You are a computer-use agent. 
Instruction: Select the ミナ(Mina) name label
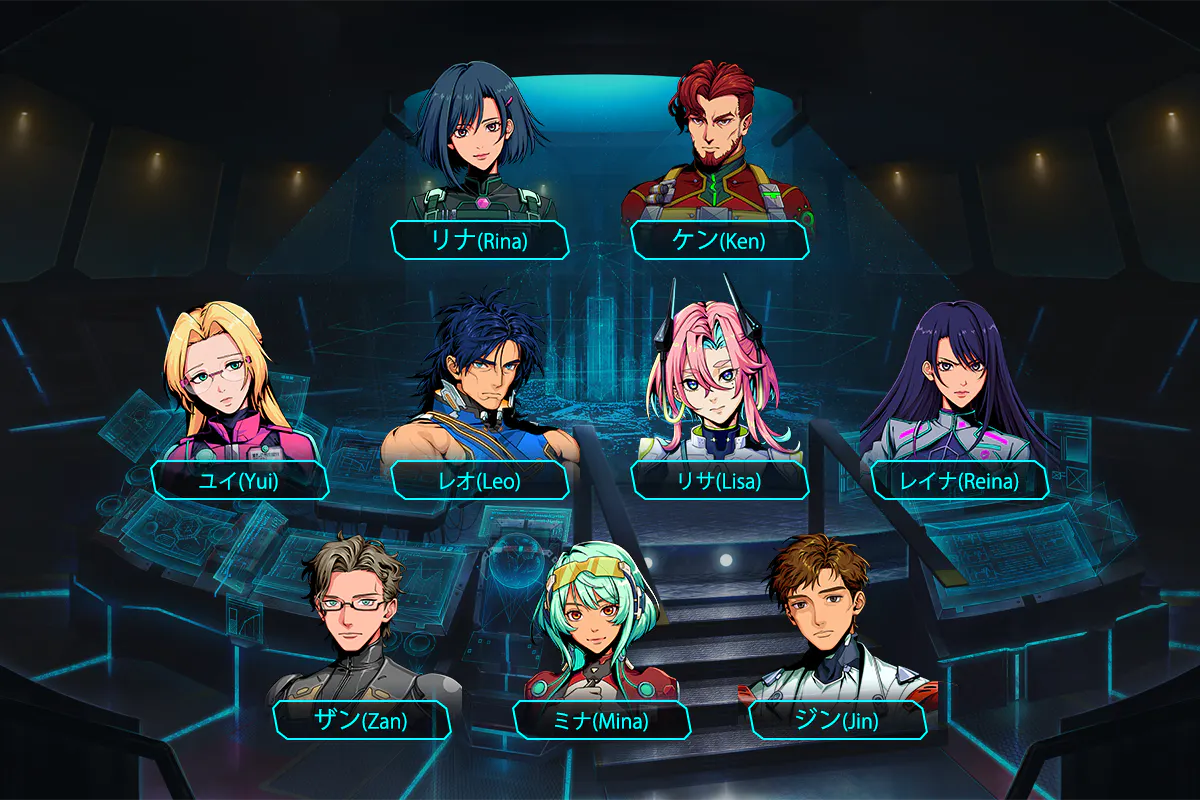coord(601,720)
